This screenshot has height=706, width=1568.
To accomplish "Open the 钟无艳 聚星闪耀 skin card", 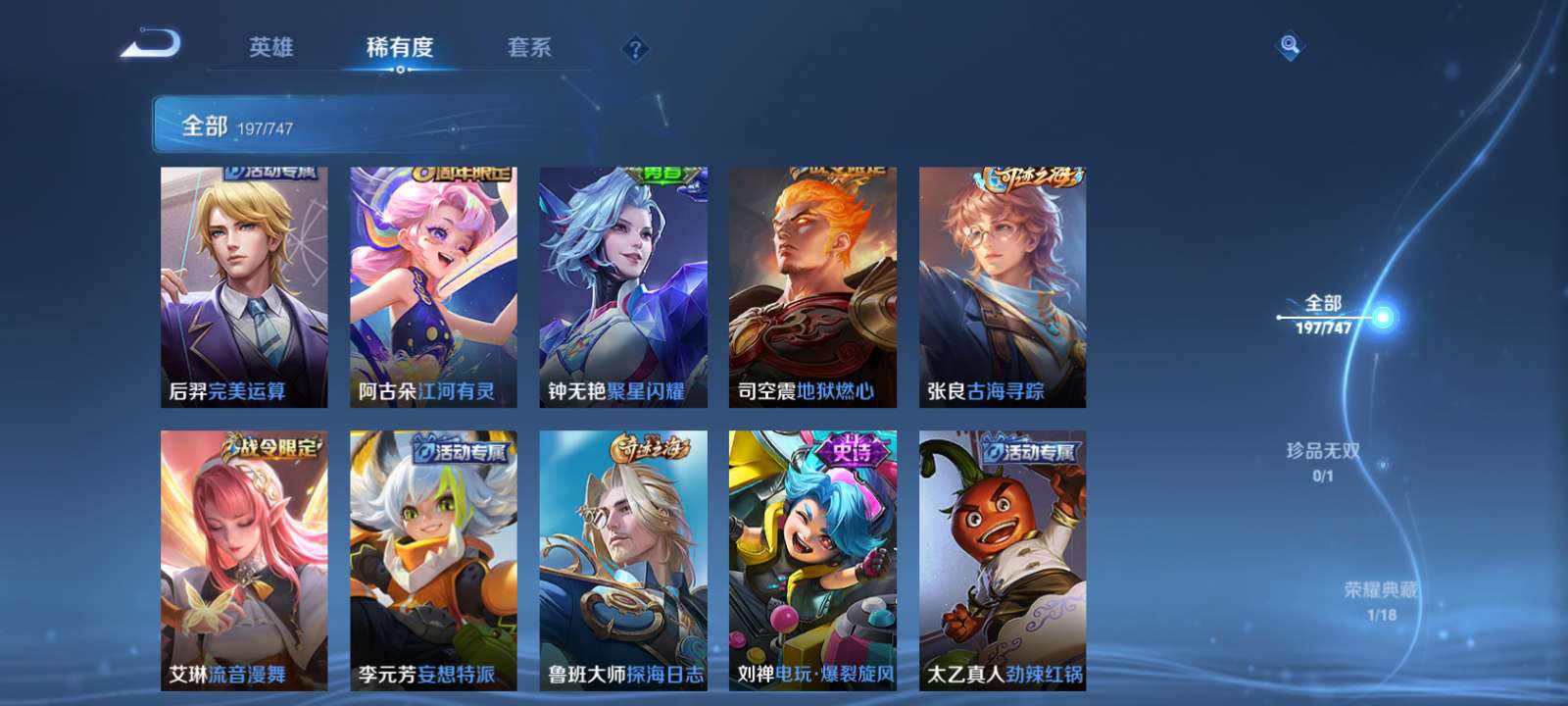I will 623,286.
